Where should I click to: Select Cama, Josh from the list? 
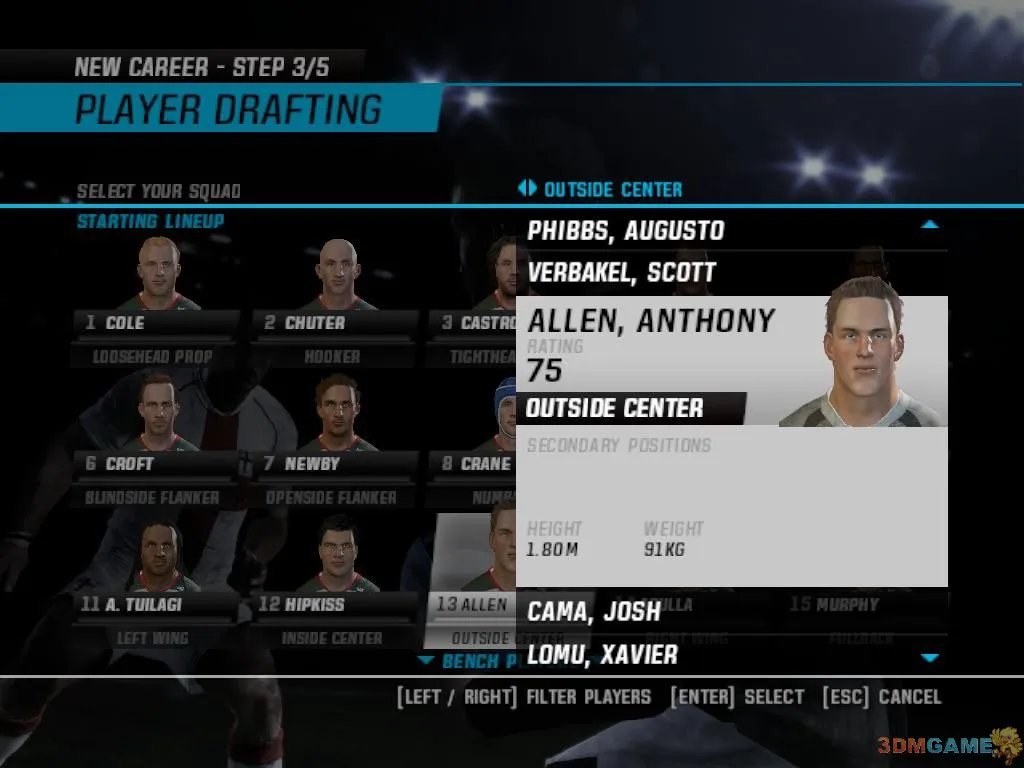point(594,612)
